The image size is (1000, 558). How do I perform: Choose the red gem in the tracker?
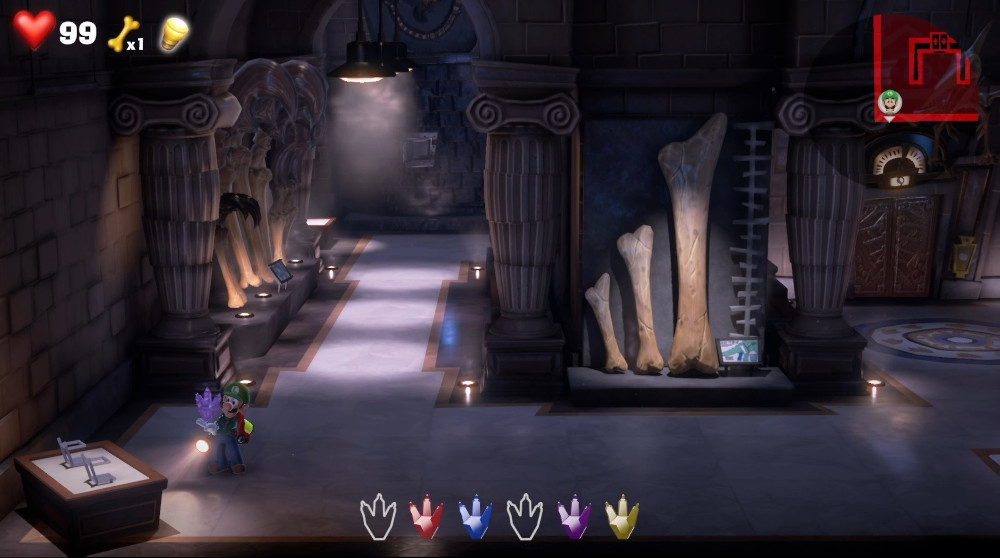pos(426,517)
